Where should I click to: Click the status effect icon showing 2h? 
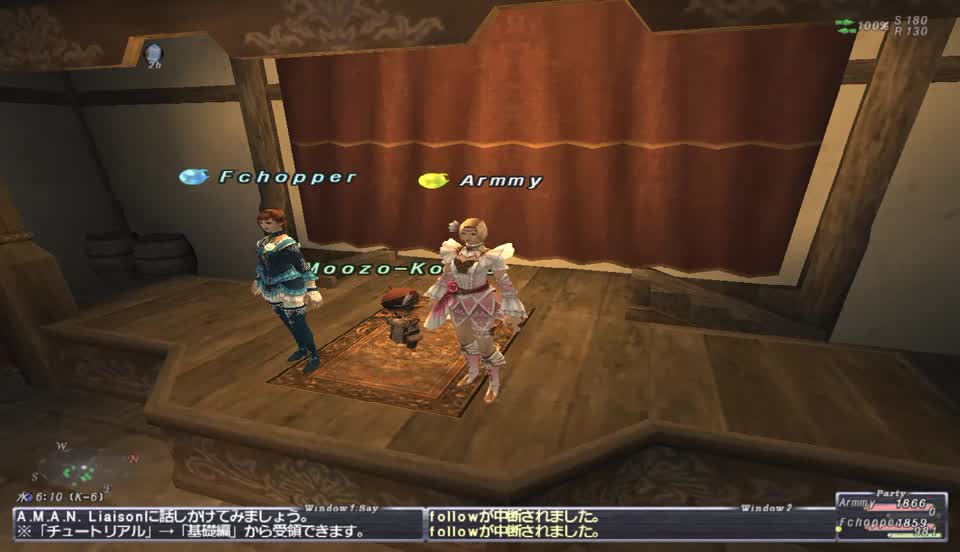click(x=152, y=53)
